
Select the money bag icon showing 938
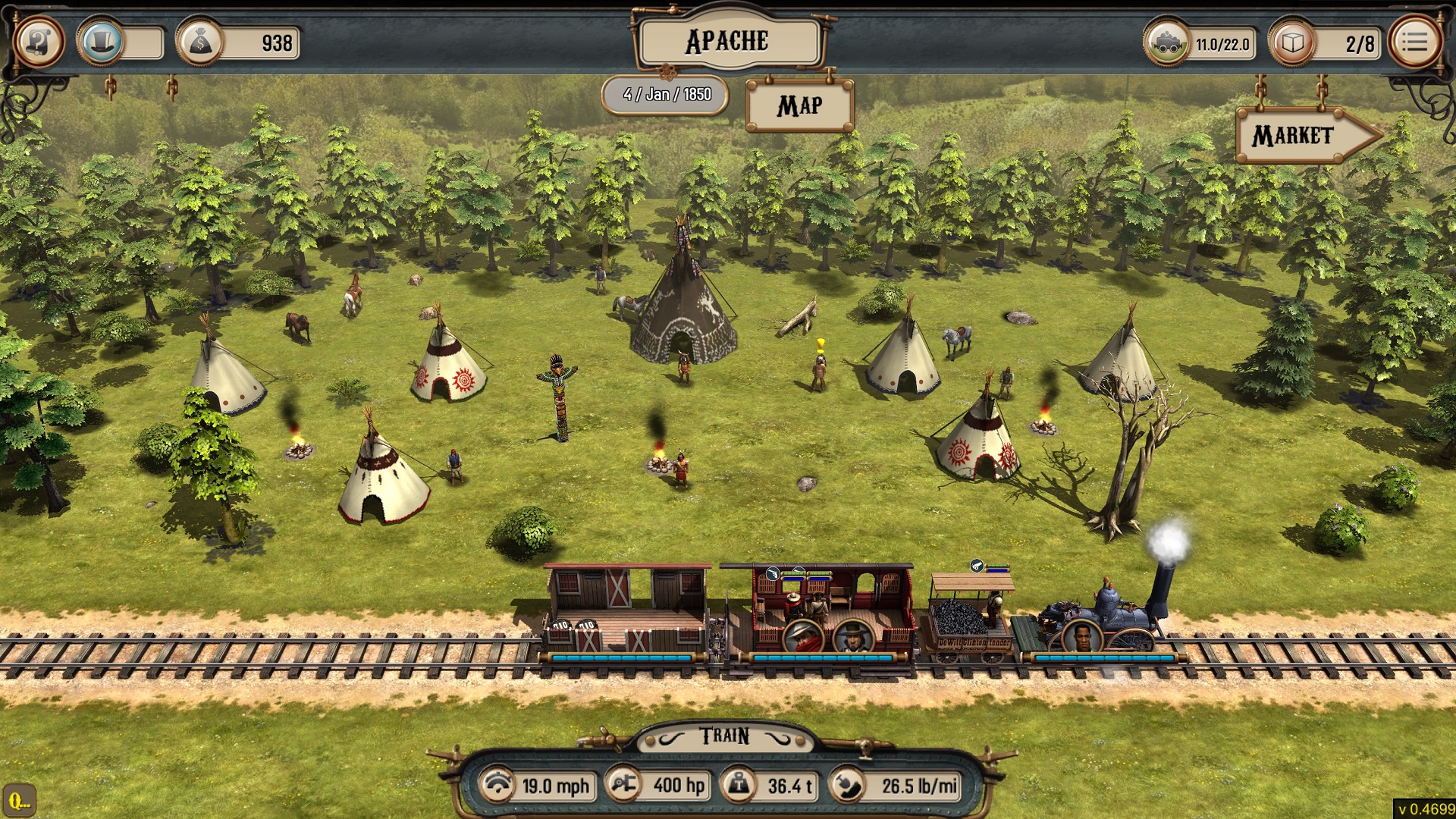(x=199, y=43)
